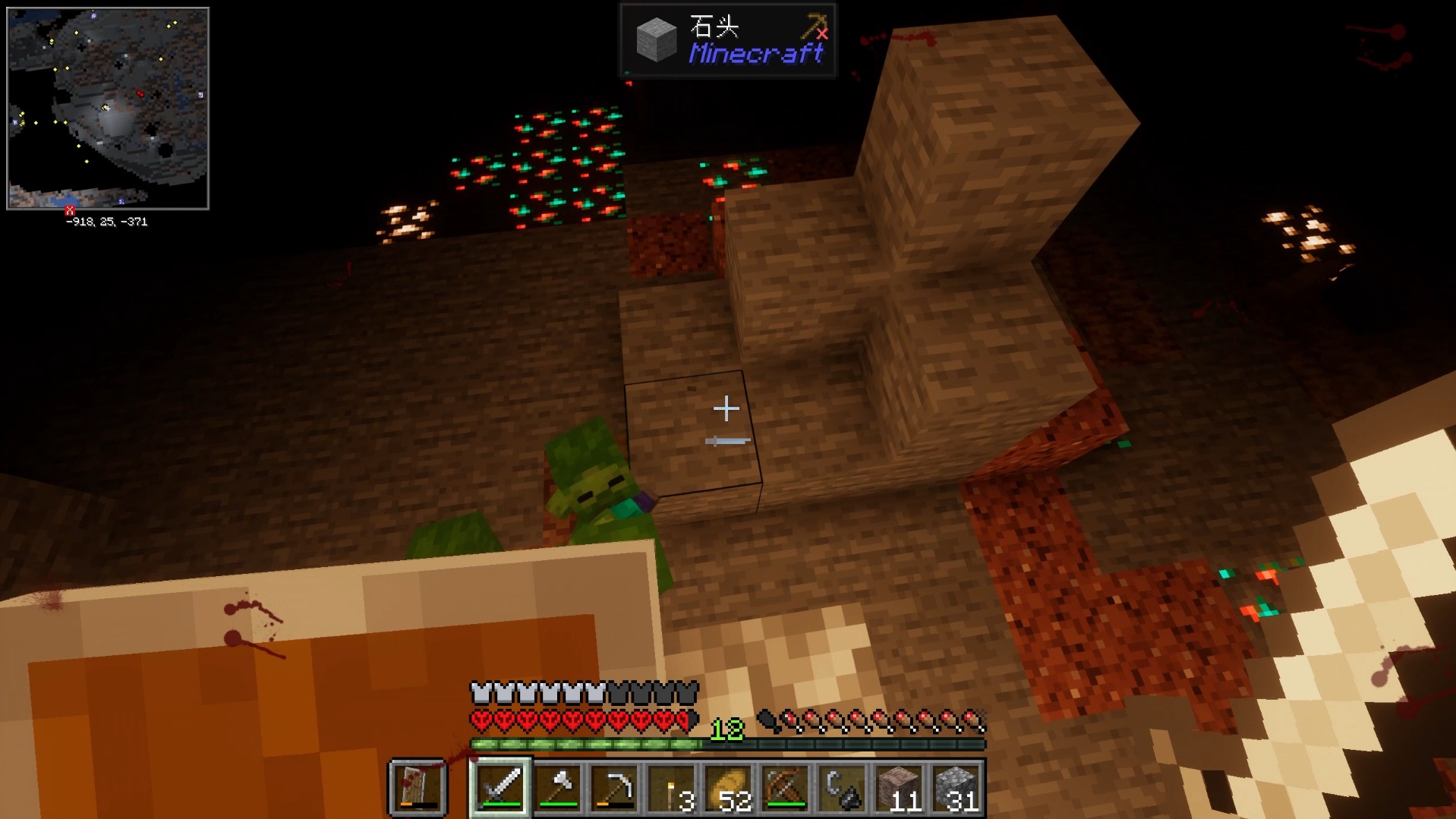This screenshot has width=1456, height=819.
Task: Pick the bread stack of 52
Action: tap(729, 788)
